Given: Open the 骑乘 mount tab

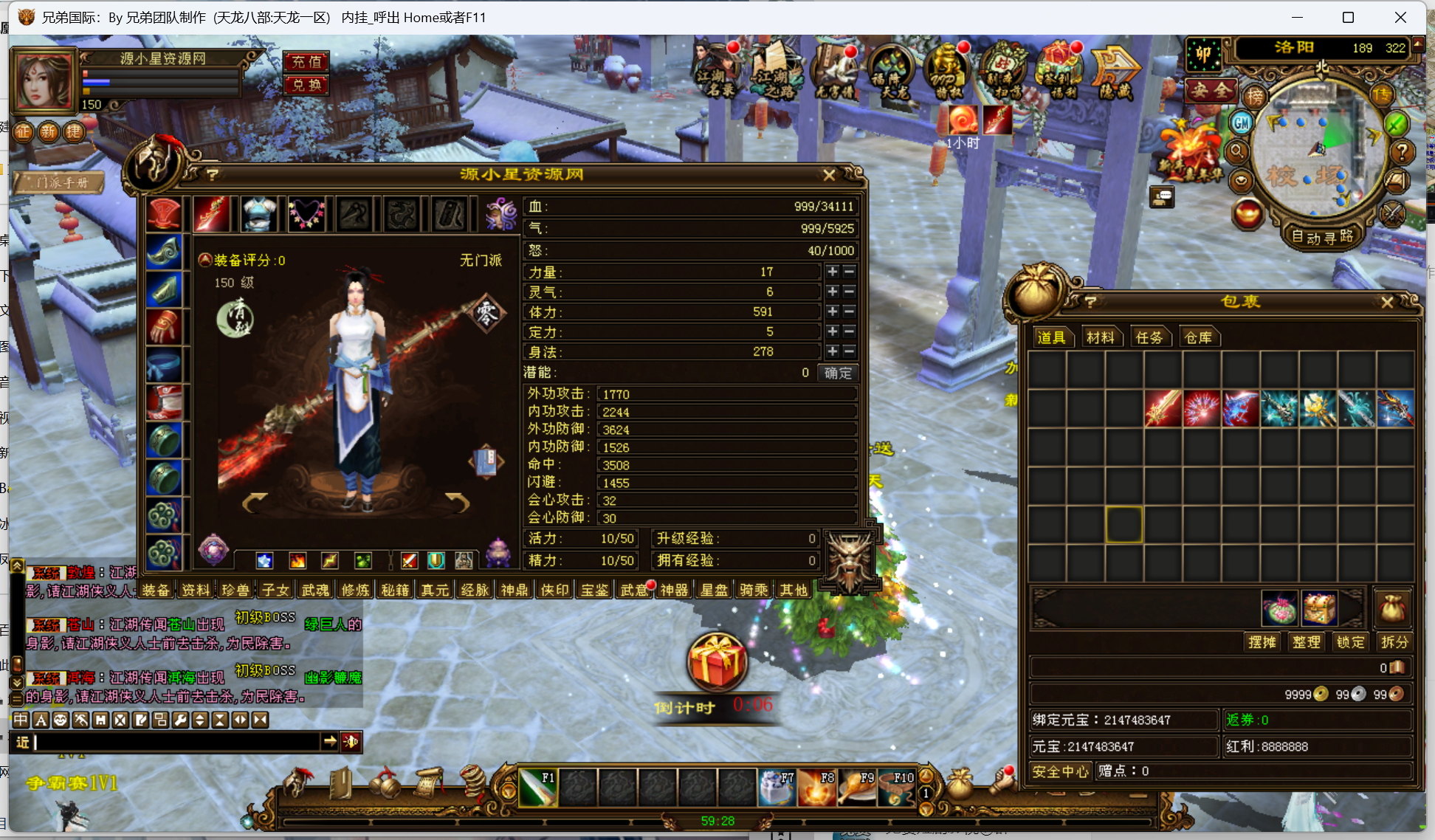Looking at the screenshot, I should [754, 590].
